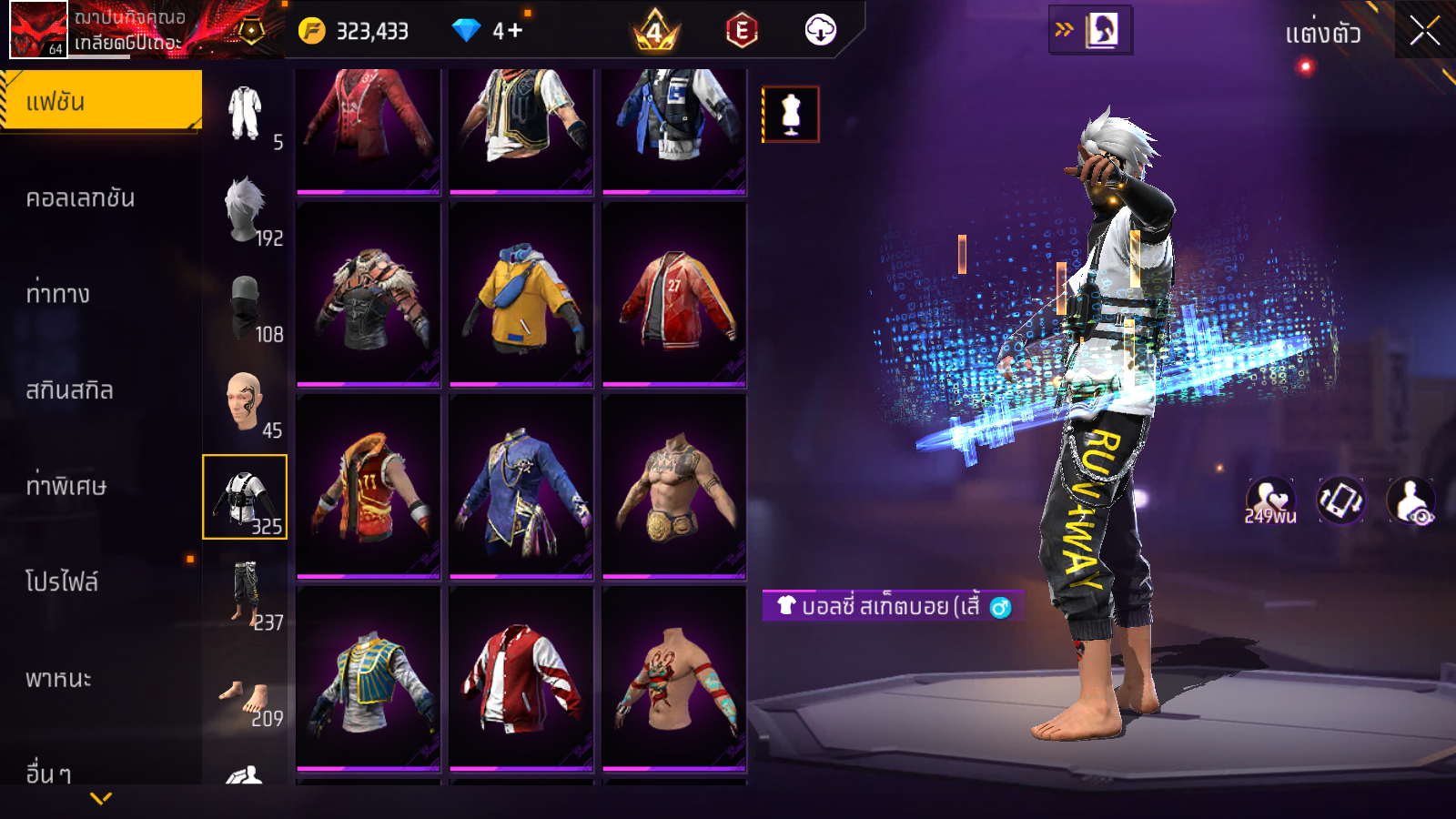Select the สกินสกิล skill skin tab

[69, 390]
